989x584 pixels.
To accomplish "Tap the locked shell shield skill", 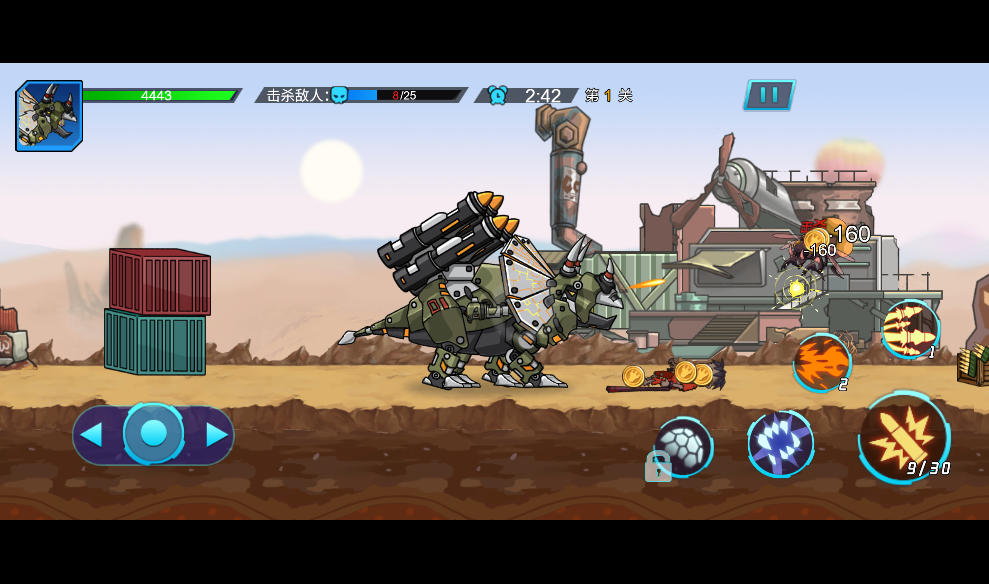I will point(683,447).
